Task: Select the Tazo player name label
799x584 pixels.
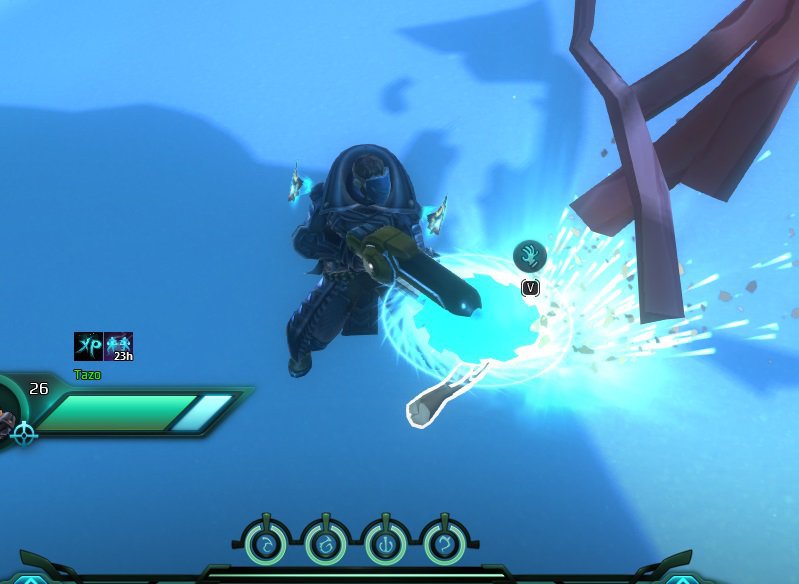Action: click(x=87, y=375)
